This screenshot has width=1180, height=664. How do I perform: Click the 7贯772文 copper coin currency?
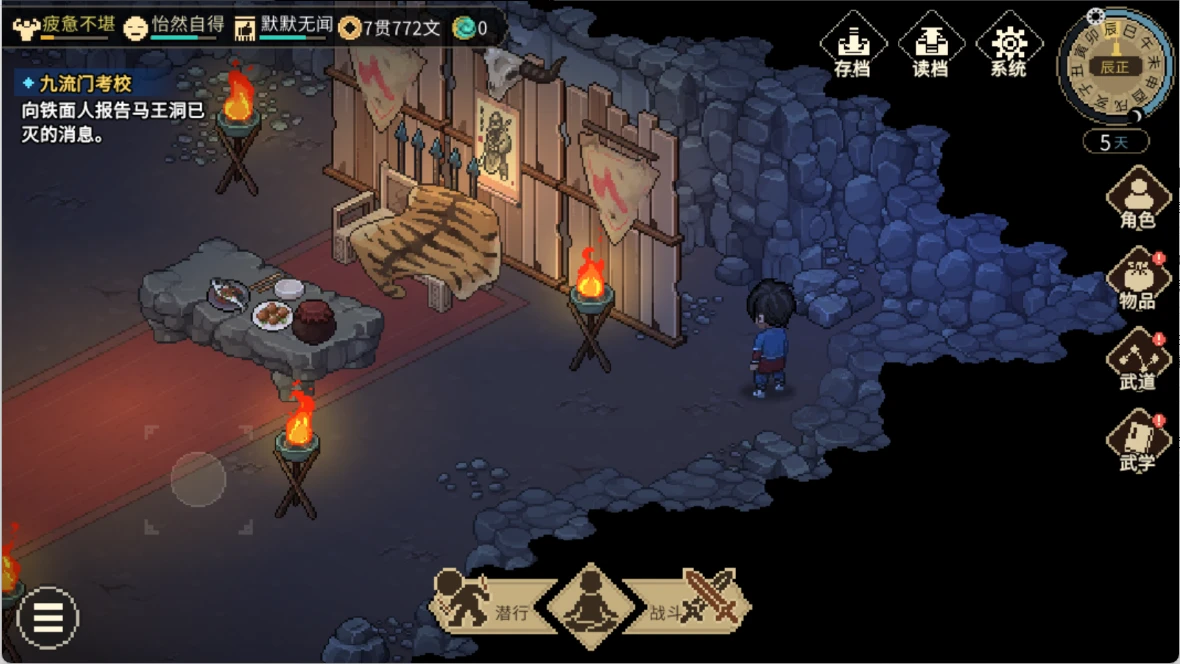coord(391,28)
